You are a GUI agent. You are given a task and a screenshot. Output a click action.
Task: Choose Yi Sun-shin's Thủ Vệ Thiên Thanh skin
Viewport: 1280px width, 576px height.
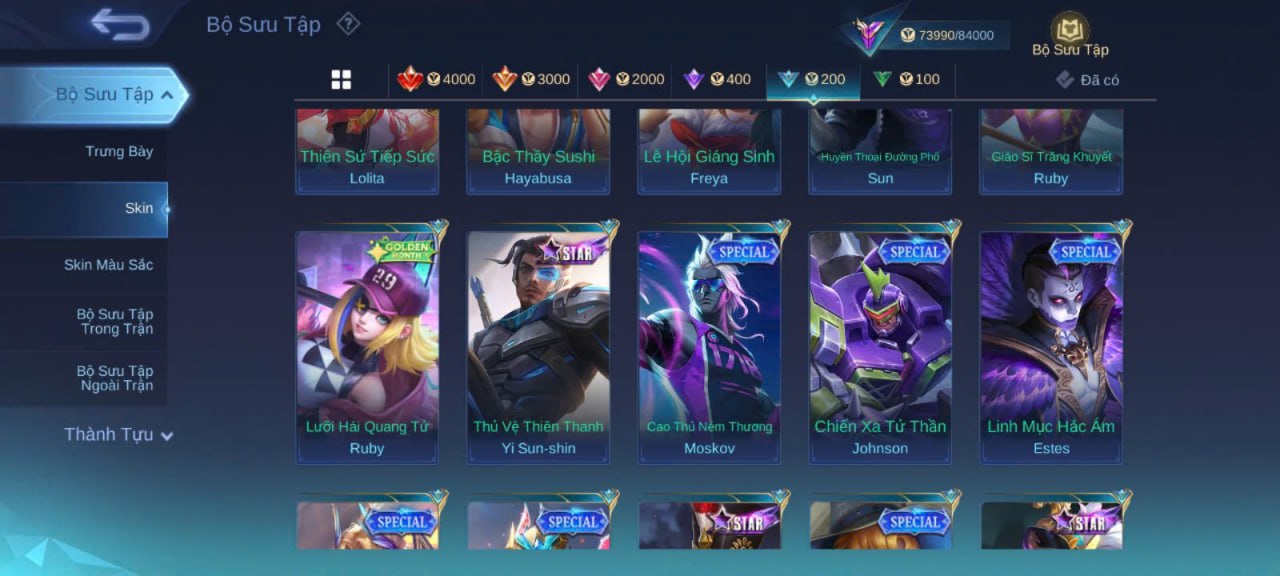tap(538, 345)
